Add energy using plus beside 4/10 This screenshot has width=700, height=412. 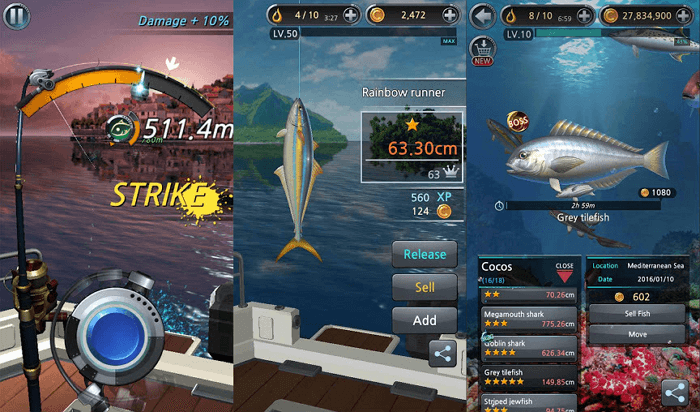[x=350, y=16]
